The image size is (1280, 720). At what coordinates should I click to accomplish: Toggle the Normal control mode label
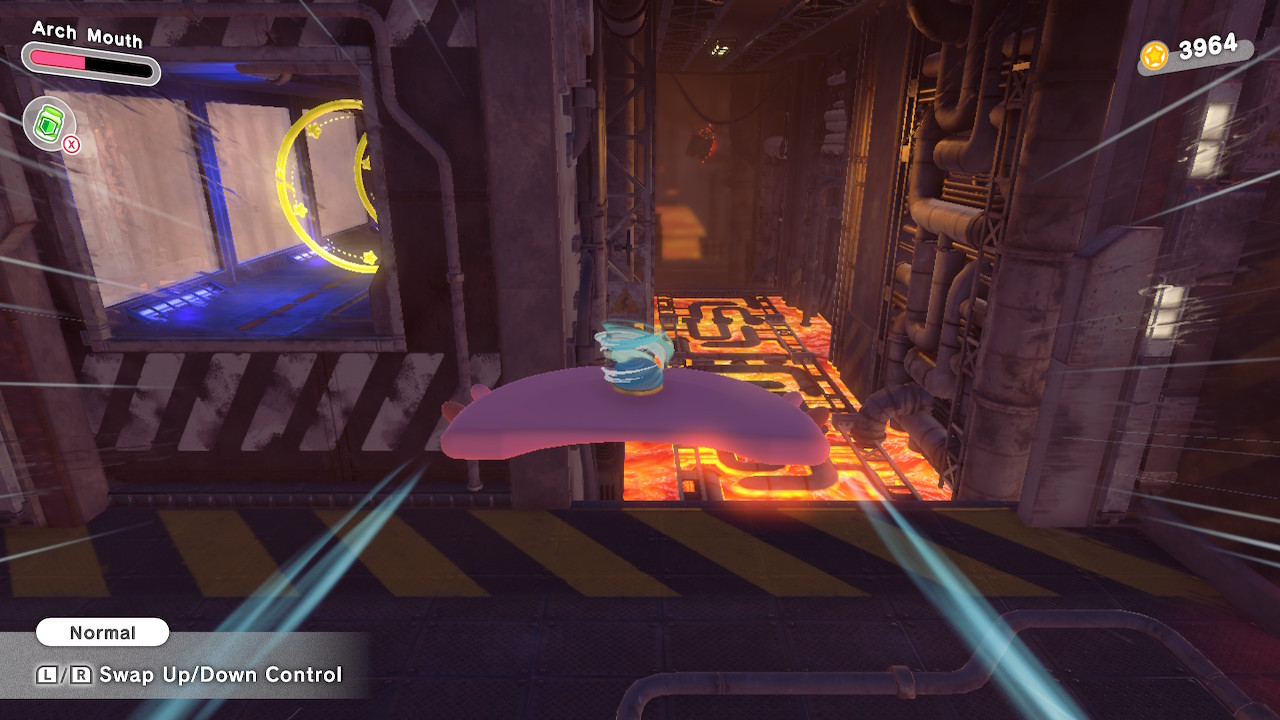coord(102,632)
